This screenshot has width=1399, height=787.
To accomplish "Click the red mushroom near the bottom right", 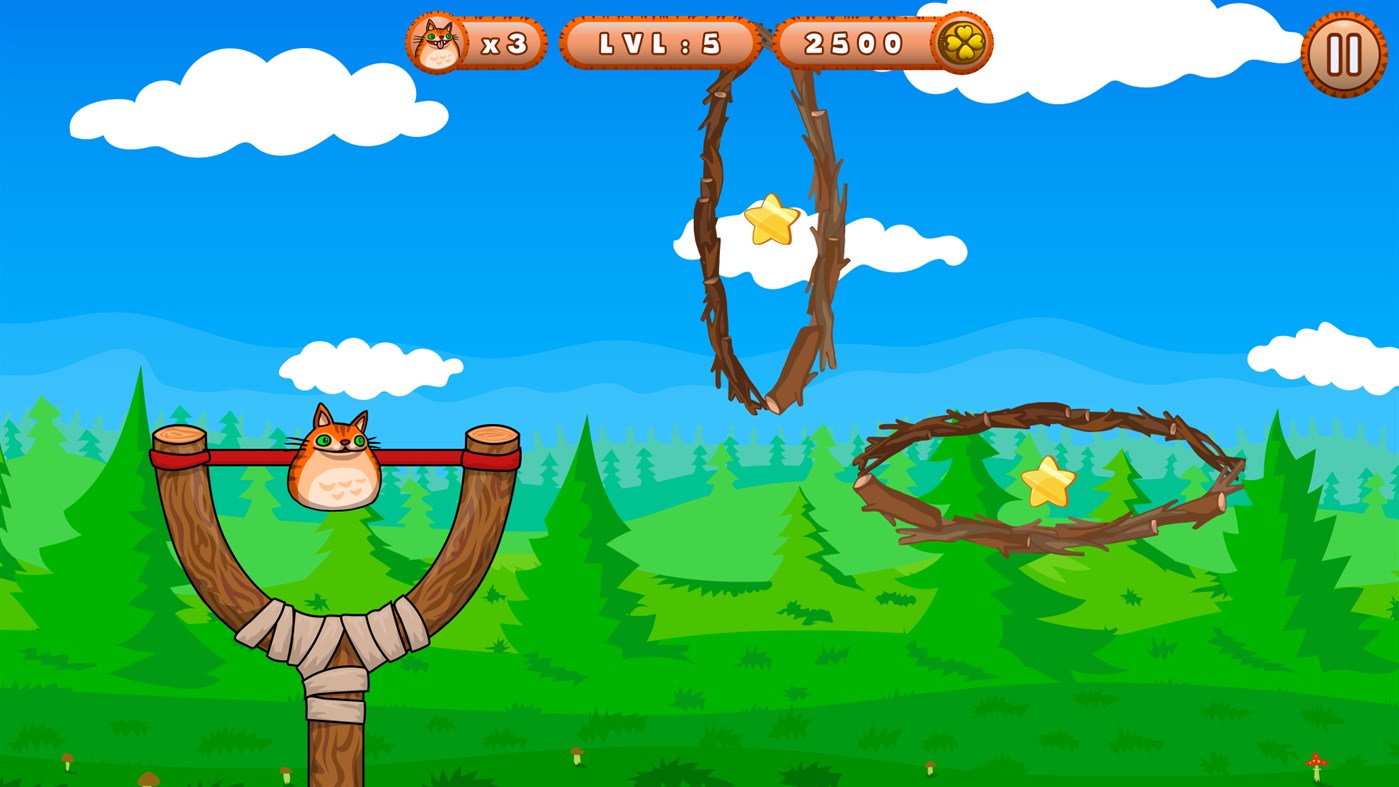I will pos(1317,763).
